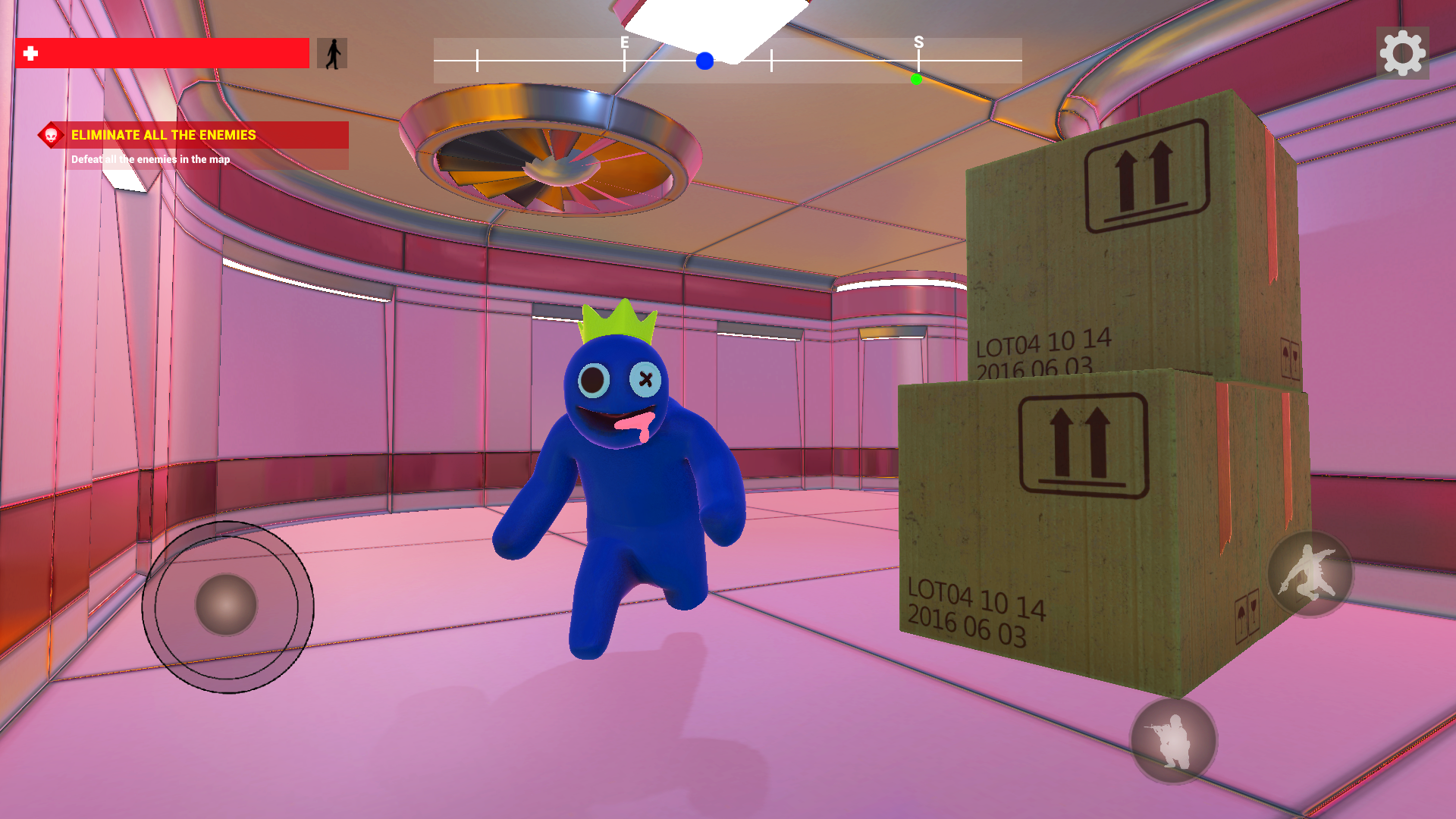Toggle walk/run mode beside health bar
Screen dimensions: 1456x819
[x=332, y=54]
